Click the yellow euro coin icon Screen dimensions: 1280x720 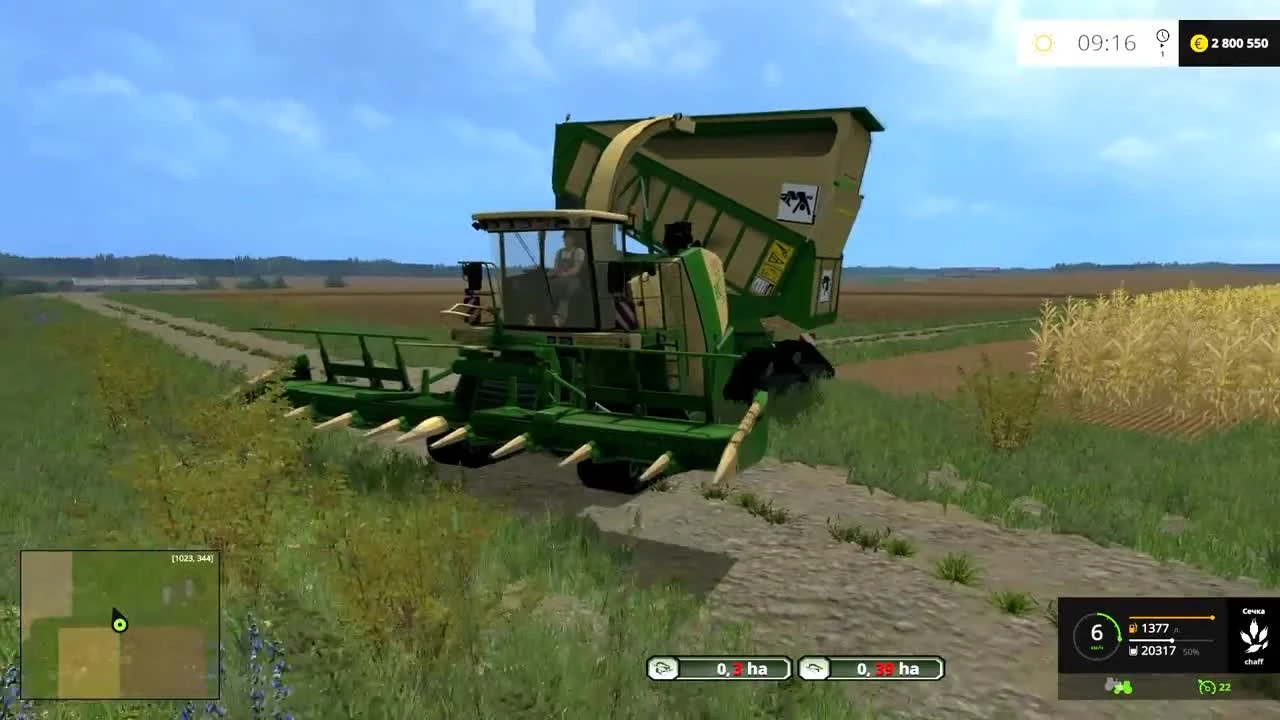[x=1199, y=43]
